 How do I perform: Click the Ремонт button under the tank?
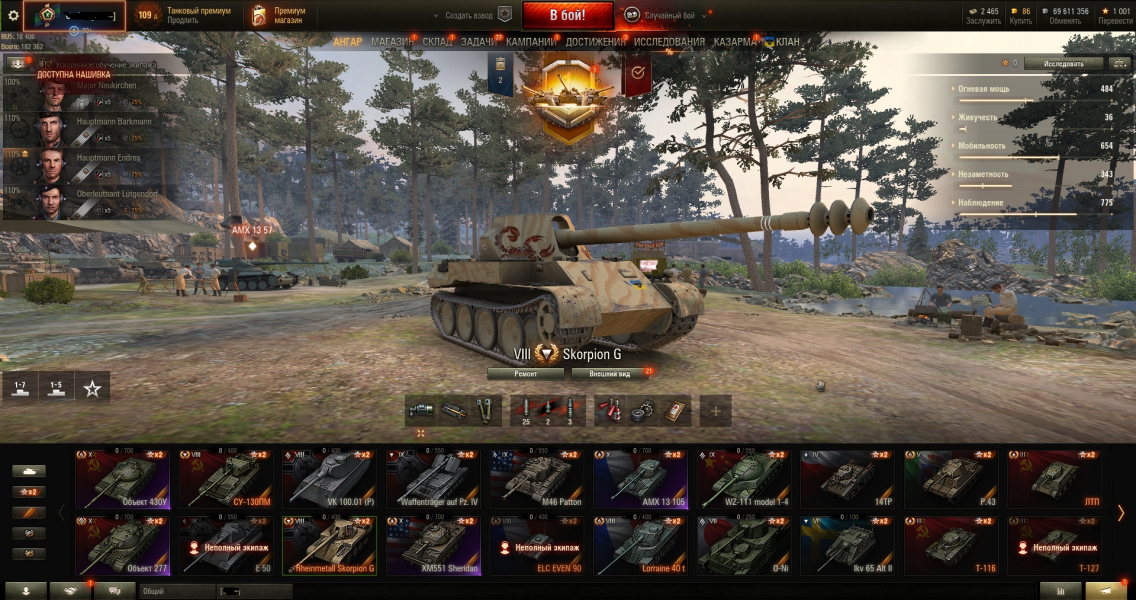525,373
